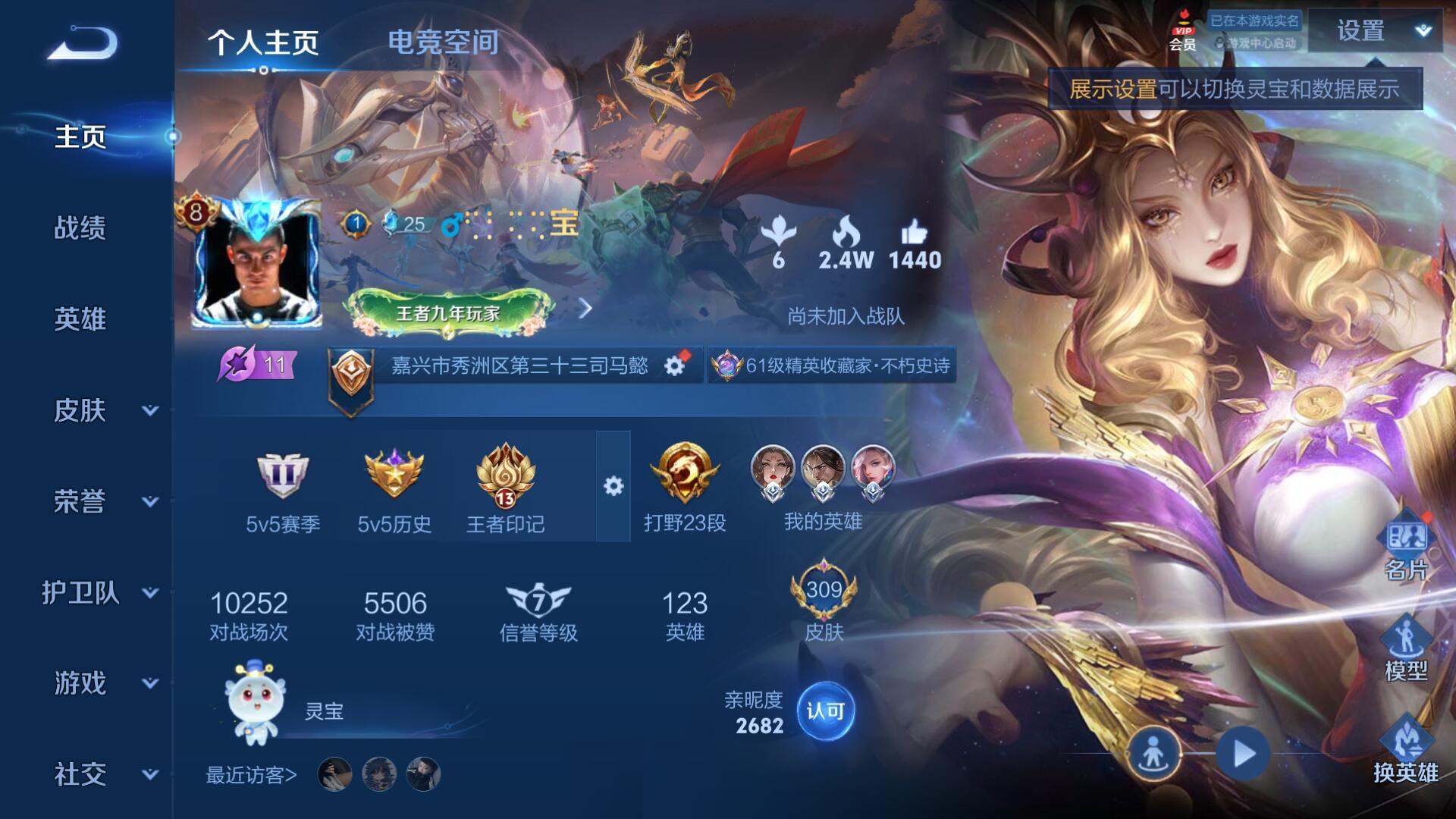Image resolution: width=1456 pixels, height=819 pixels.
Task: Select 战绩 in the sidebar
Action: [x=80, y=227]
